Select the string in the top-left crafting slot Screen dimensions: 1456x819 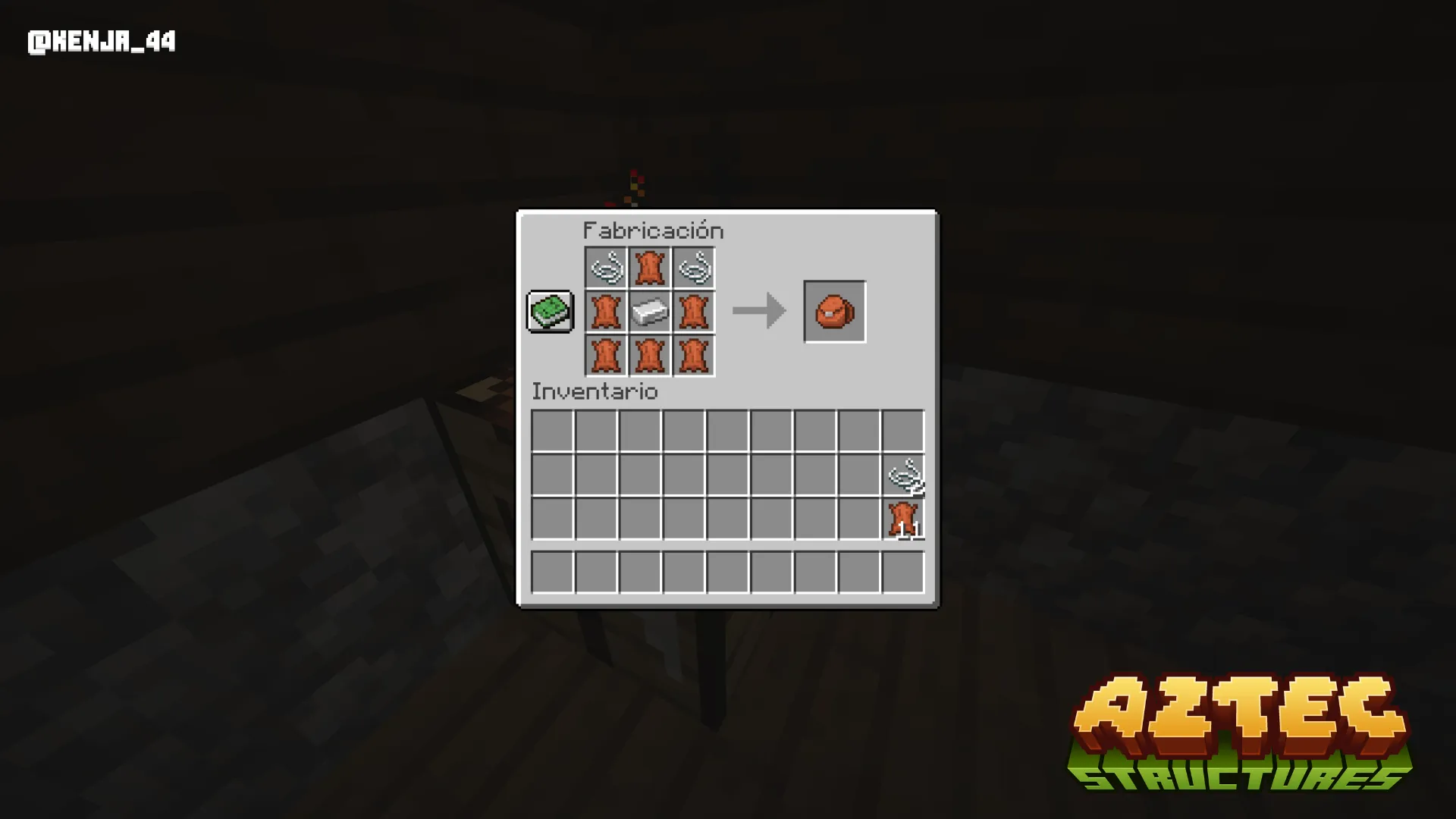coord(607,268)
